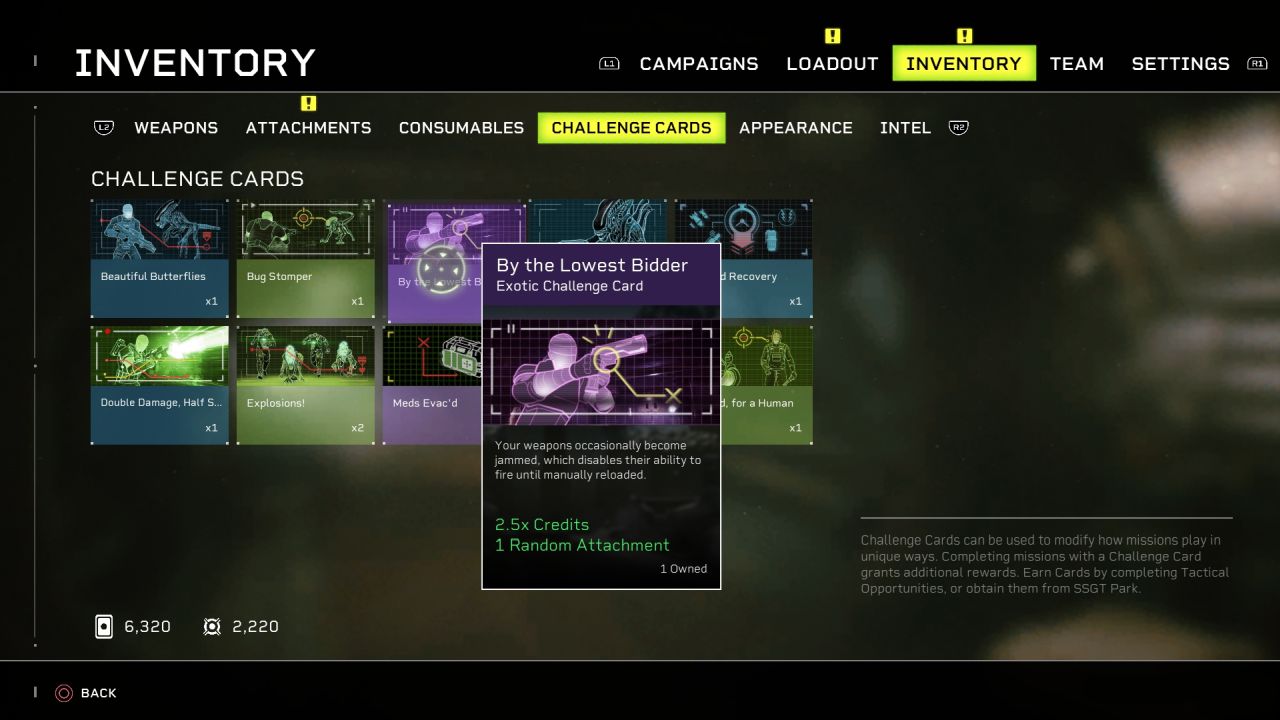
Task: Switch to the CONSUMABLES tab
Action: point(461,127)
